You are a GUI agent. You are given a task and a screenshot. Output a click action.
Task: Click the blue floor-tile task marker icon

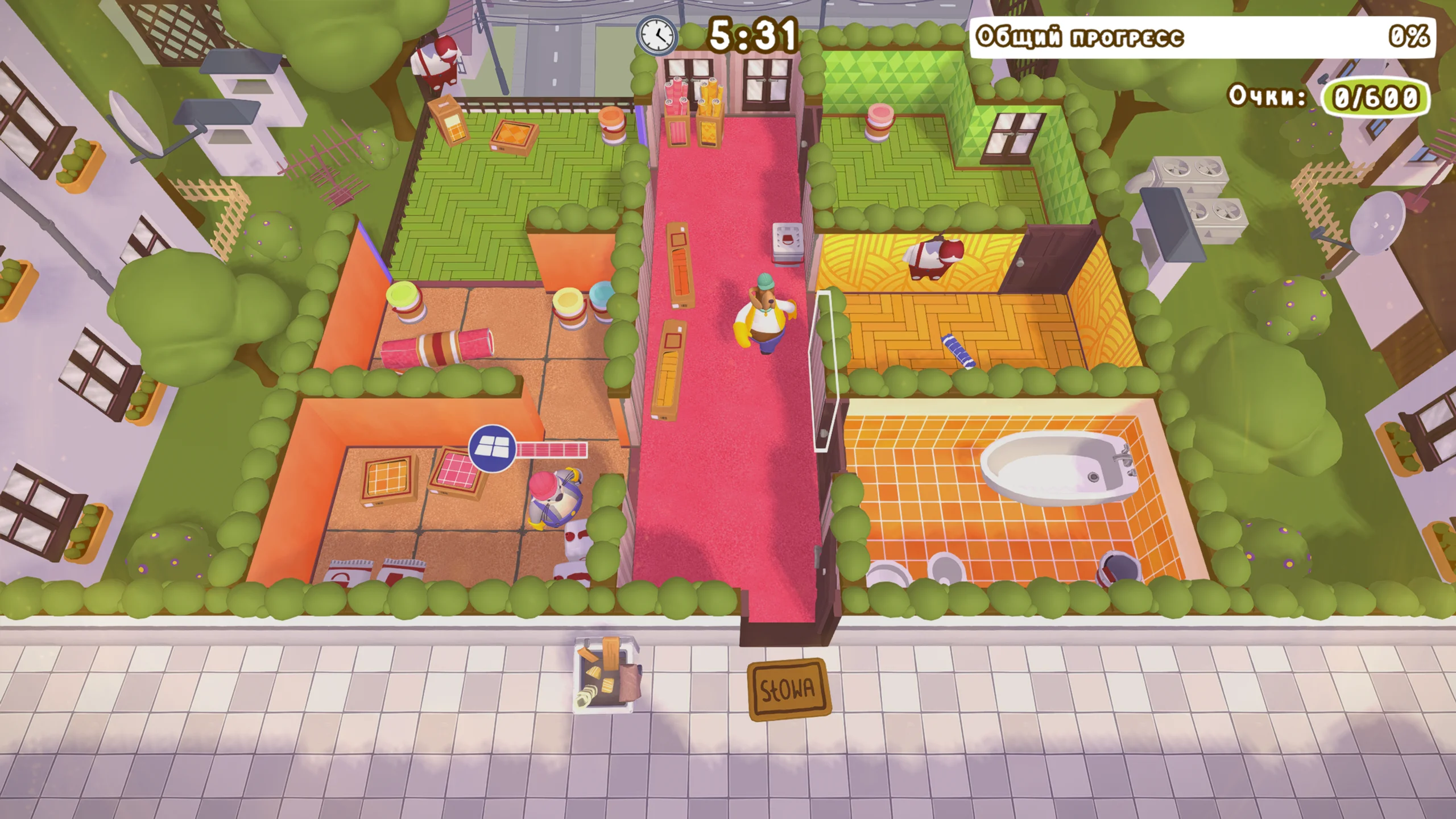coord(492,449)
